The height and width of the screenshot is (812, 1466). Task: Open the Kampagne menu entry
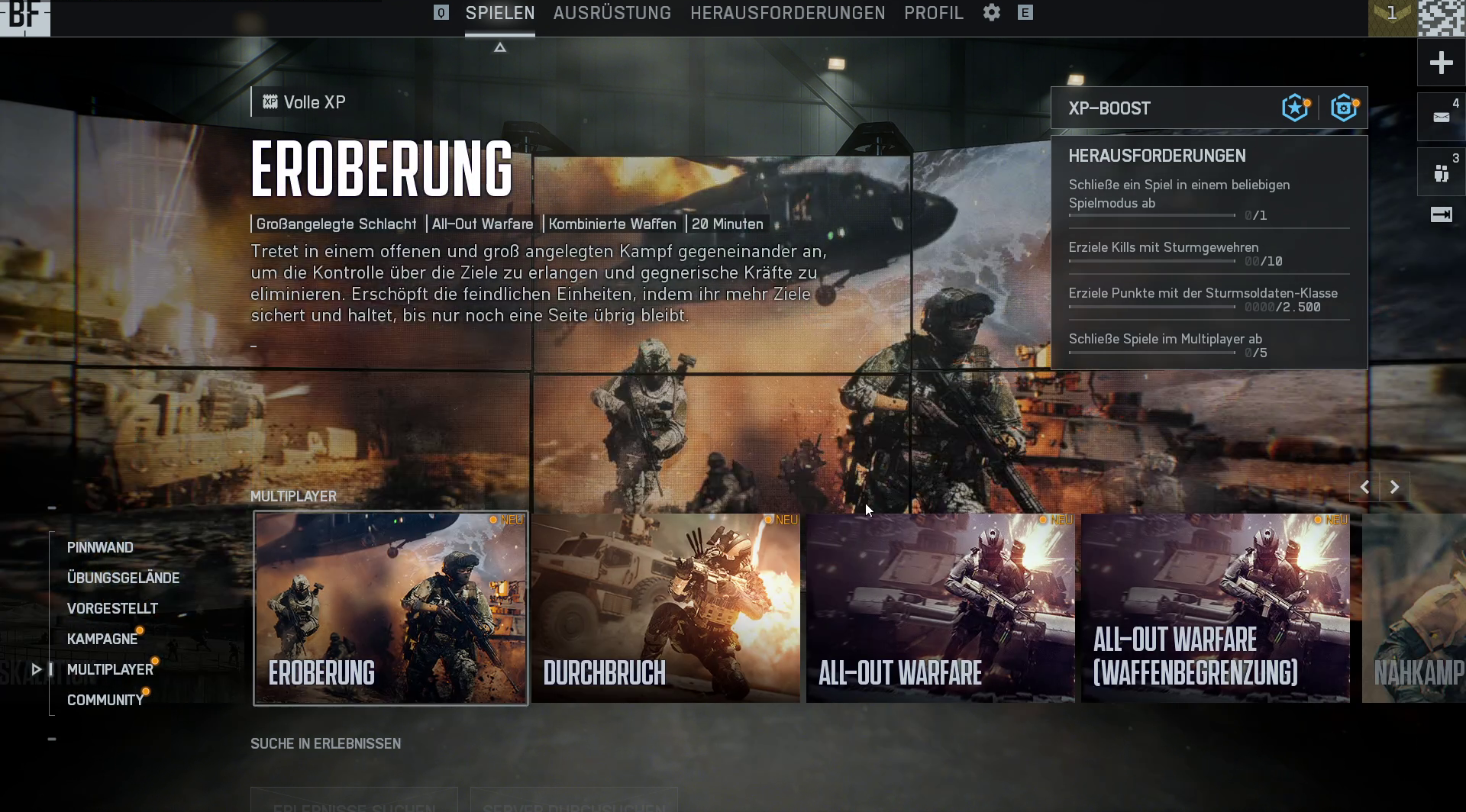(x=102, y=639)
